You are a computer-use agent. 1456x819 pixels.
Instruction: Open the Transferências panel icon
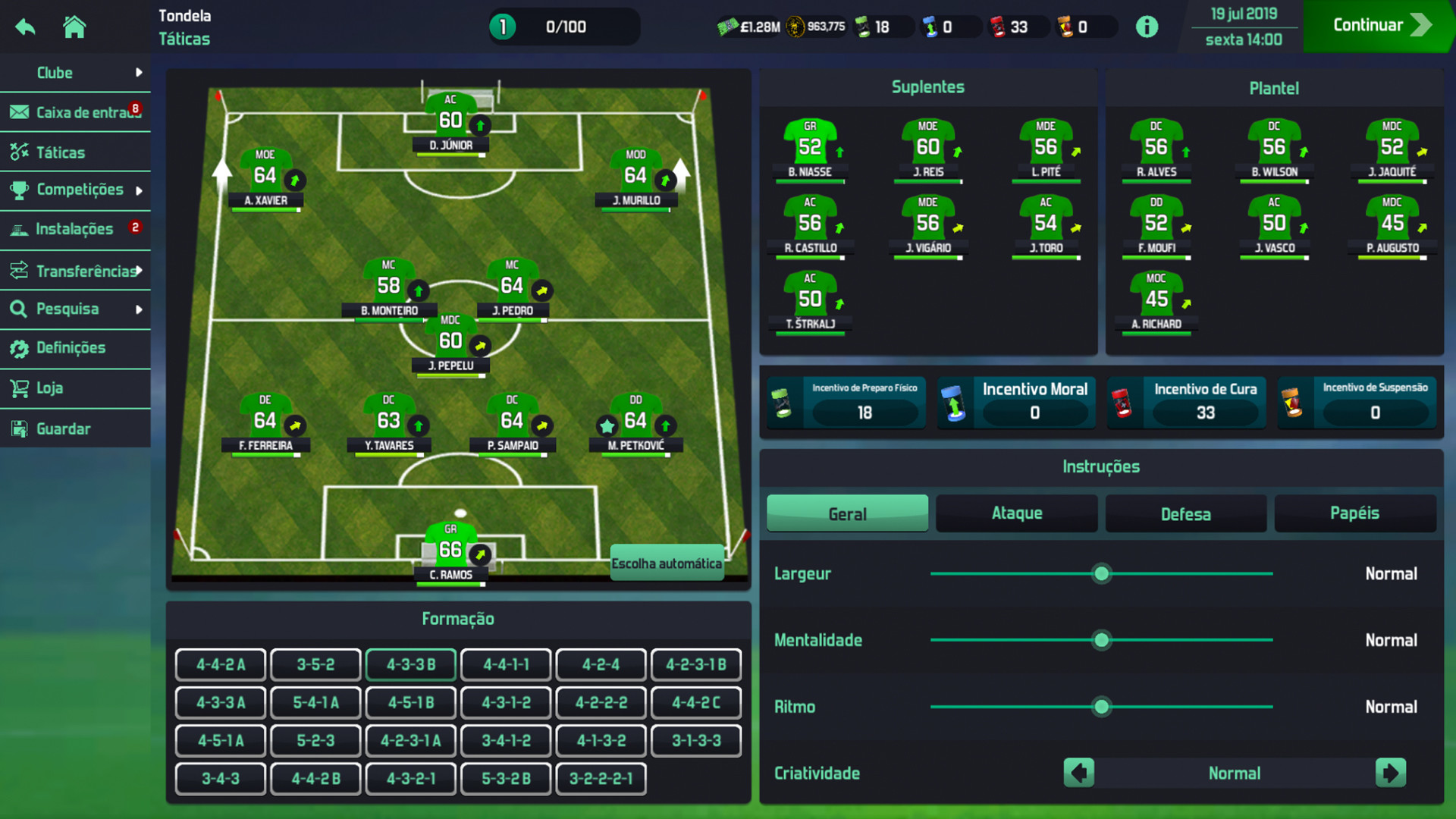(18, 270)
